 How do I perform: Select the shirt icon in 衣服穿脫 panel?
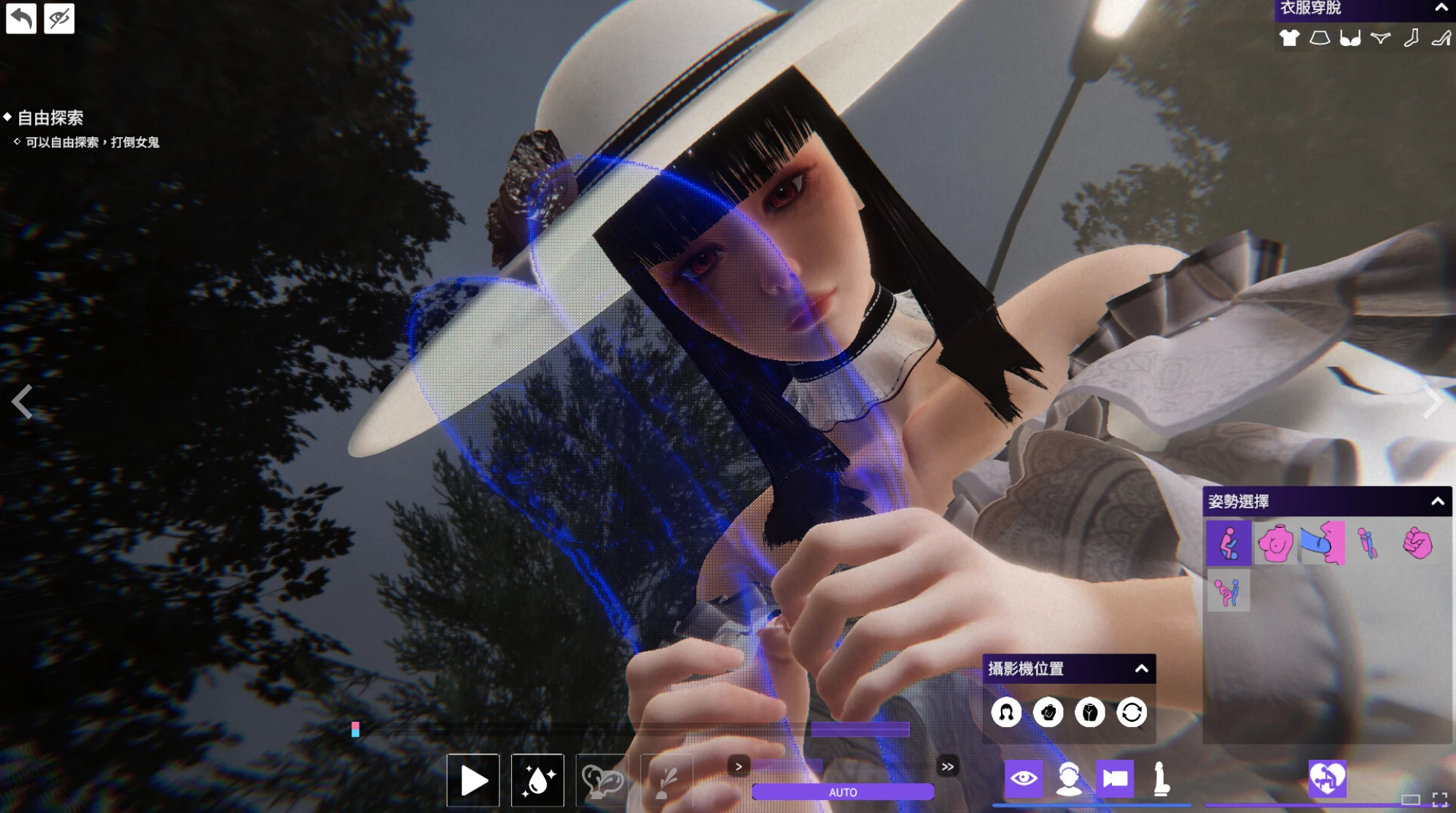pyautogui.click(x=1289, y=38)
